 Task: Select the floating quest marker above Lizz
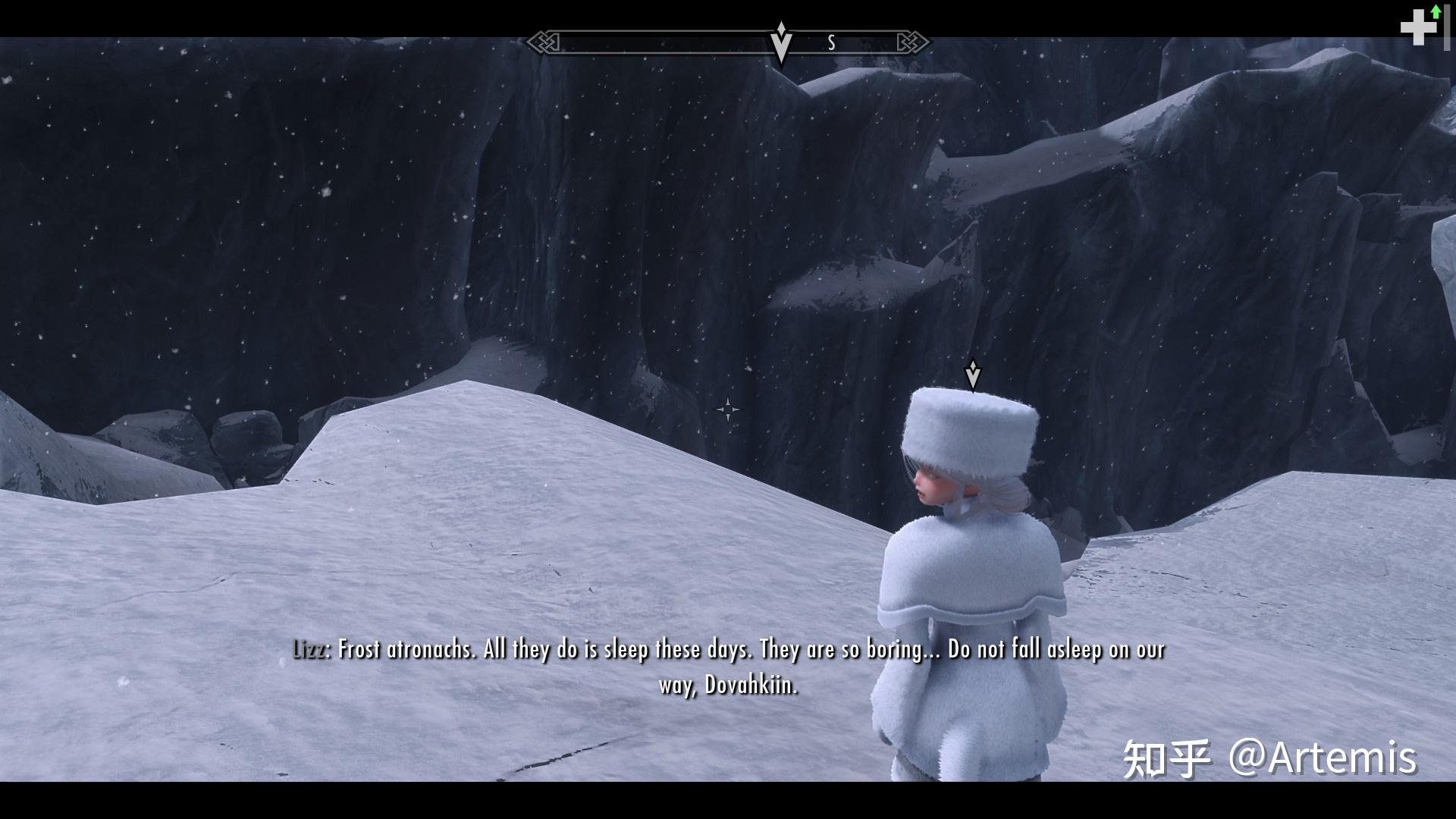[972, 374]
